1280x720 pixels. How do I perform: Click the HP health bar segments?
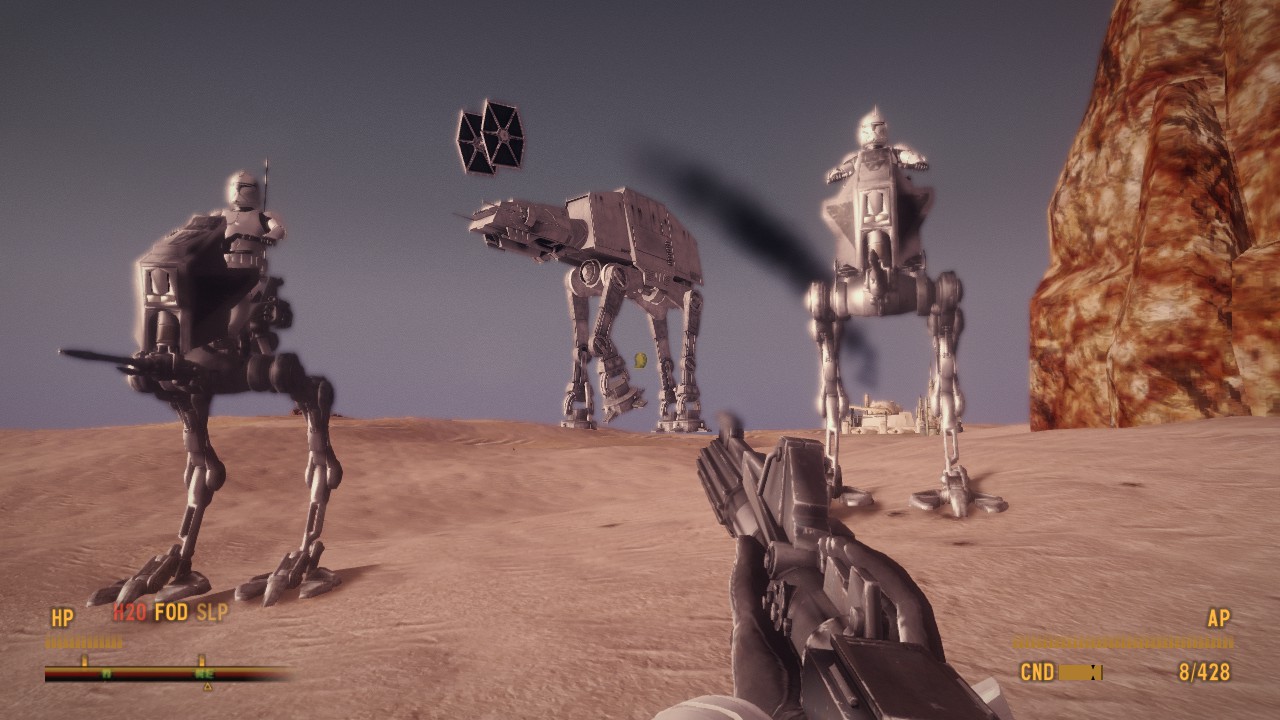pyautogui.click(x=83, y=640)
